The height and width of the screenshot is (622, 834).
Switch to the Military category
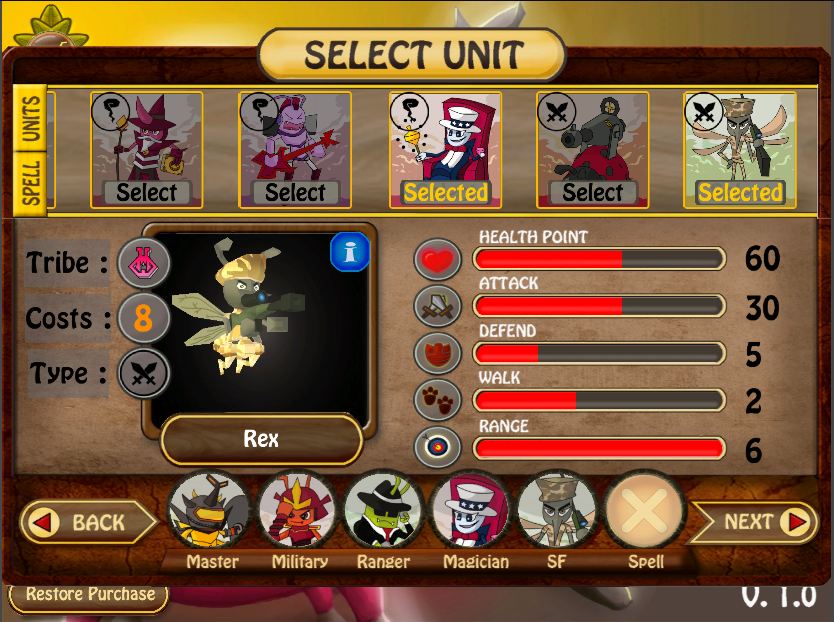[x=299, y=512]
